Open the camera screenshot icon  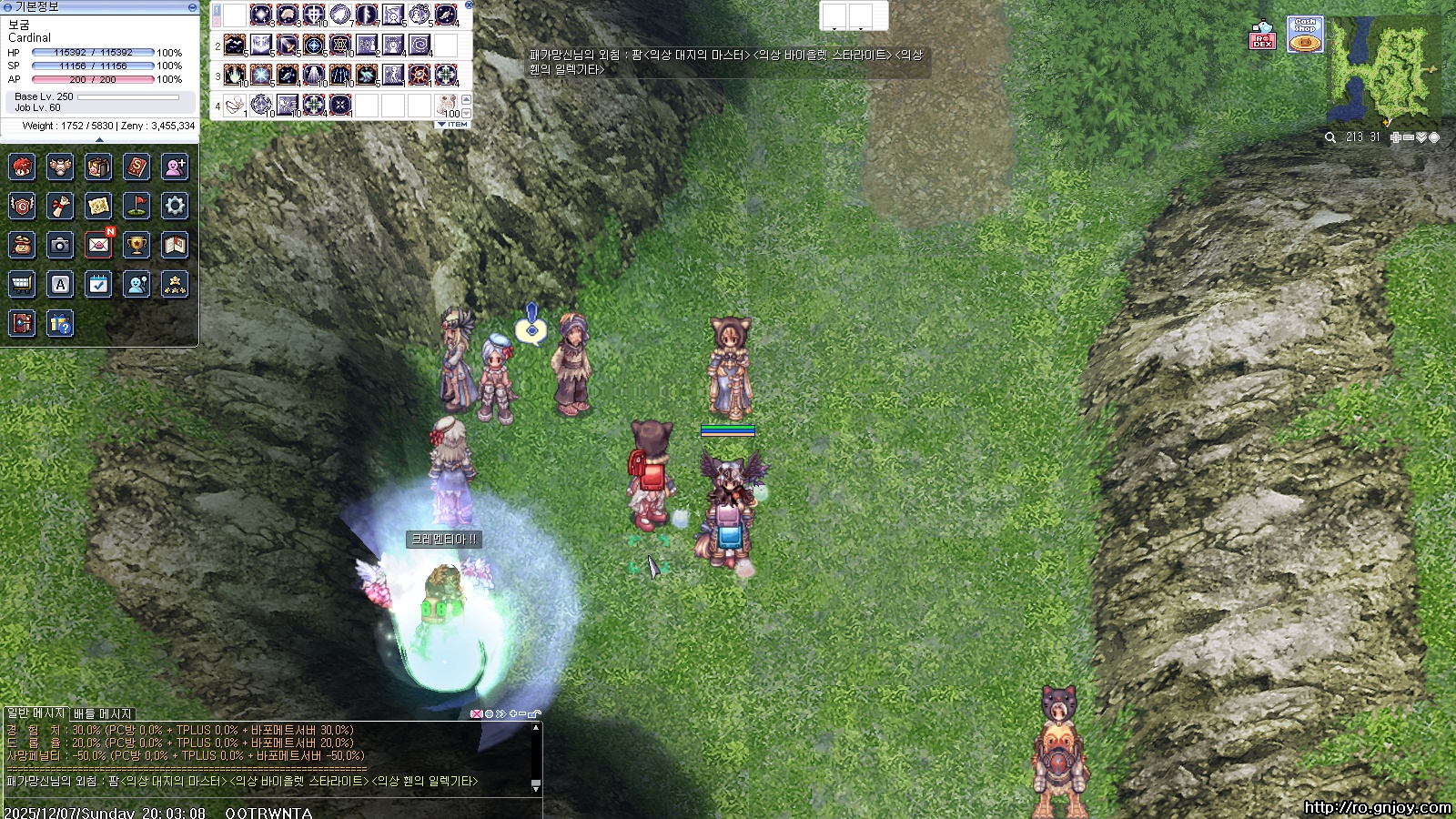(x=60, y=245)
